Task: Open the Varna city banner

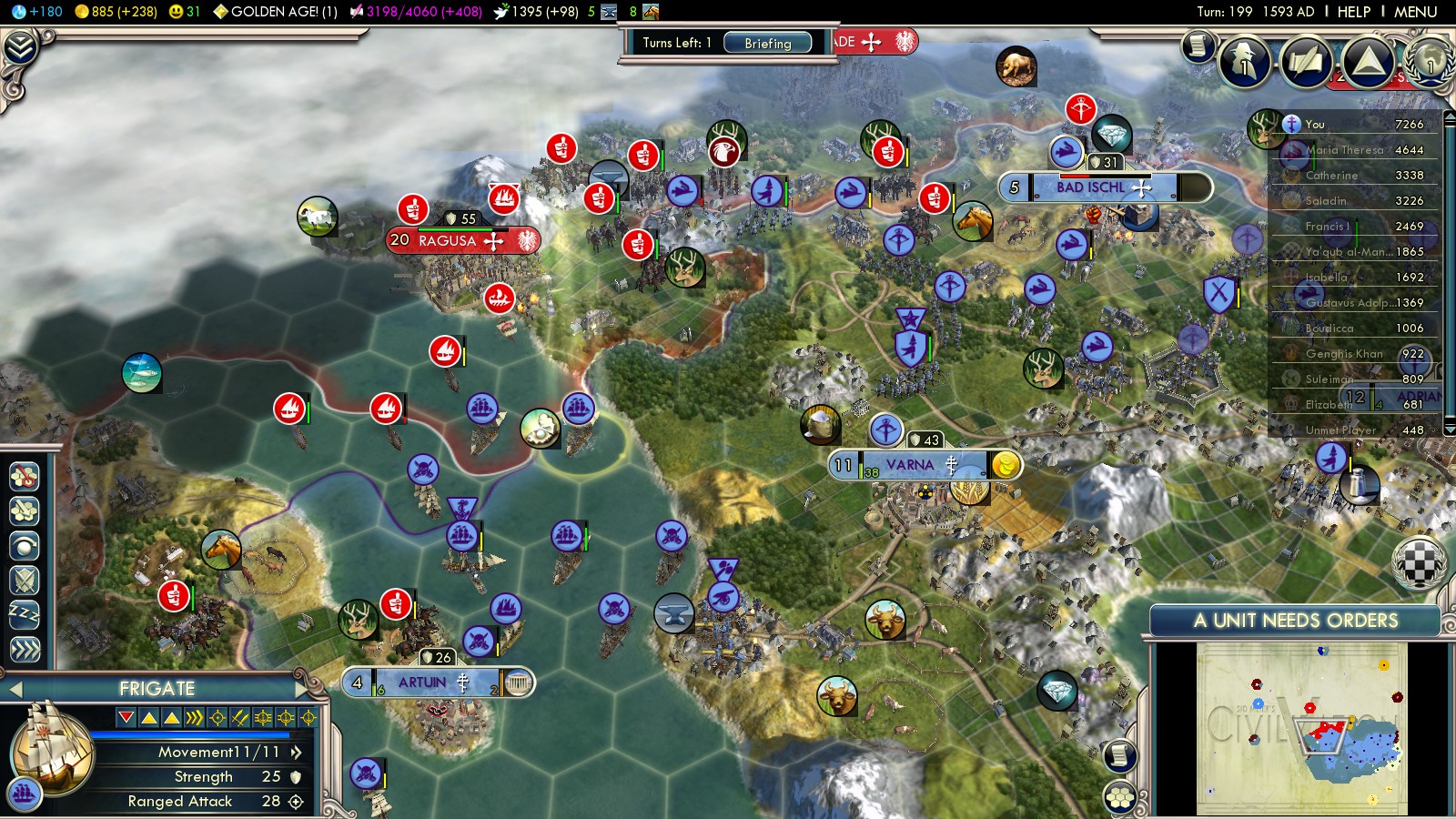Action: pos(910,466)
